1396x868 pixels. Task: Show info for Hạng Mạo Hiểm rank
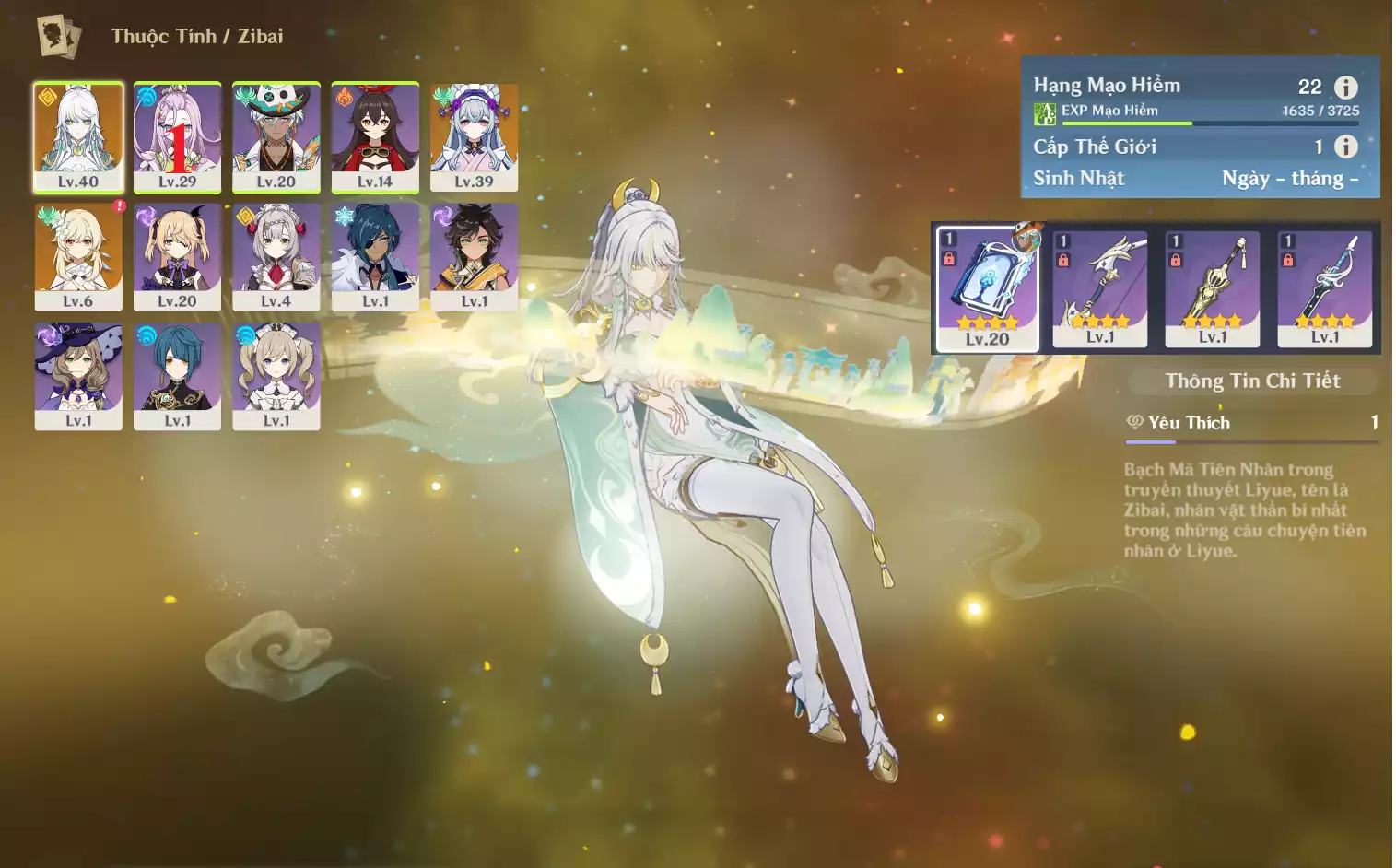pyautogui.click(x=1346, y=87)
